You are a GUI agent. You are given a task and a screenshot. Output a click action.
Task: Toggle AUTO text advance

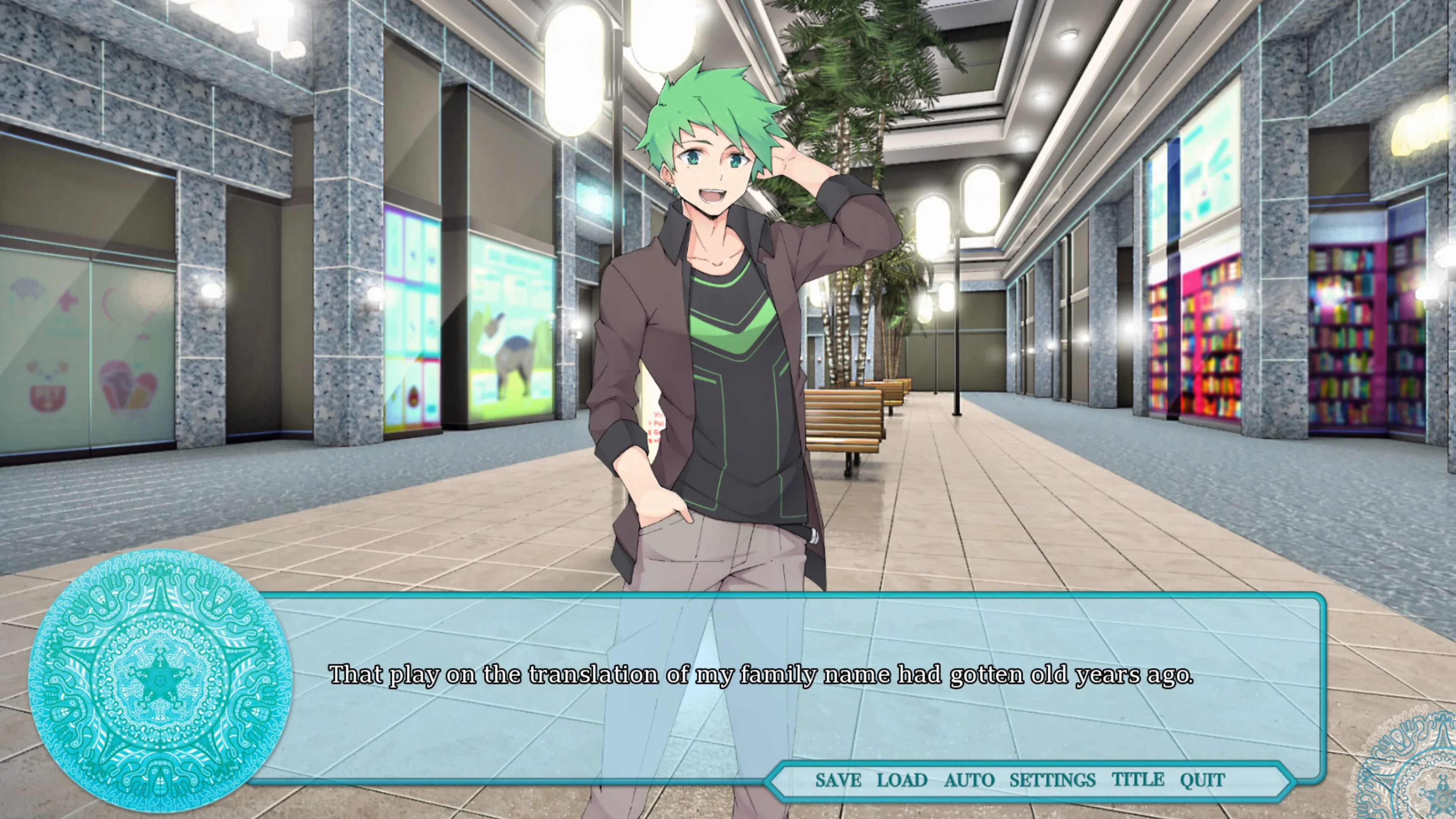pyautogui.click(x=969, y=780)
